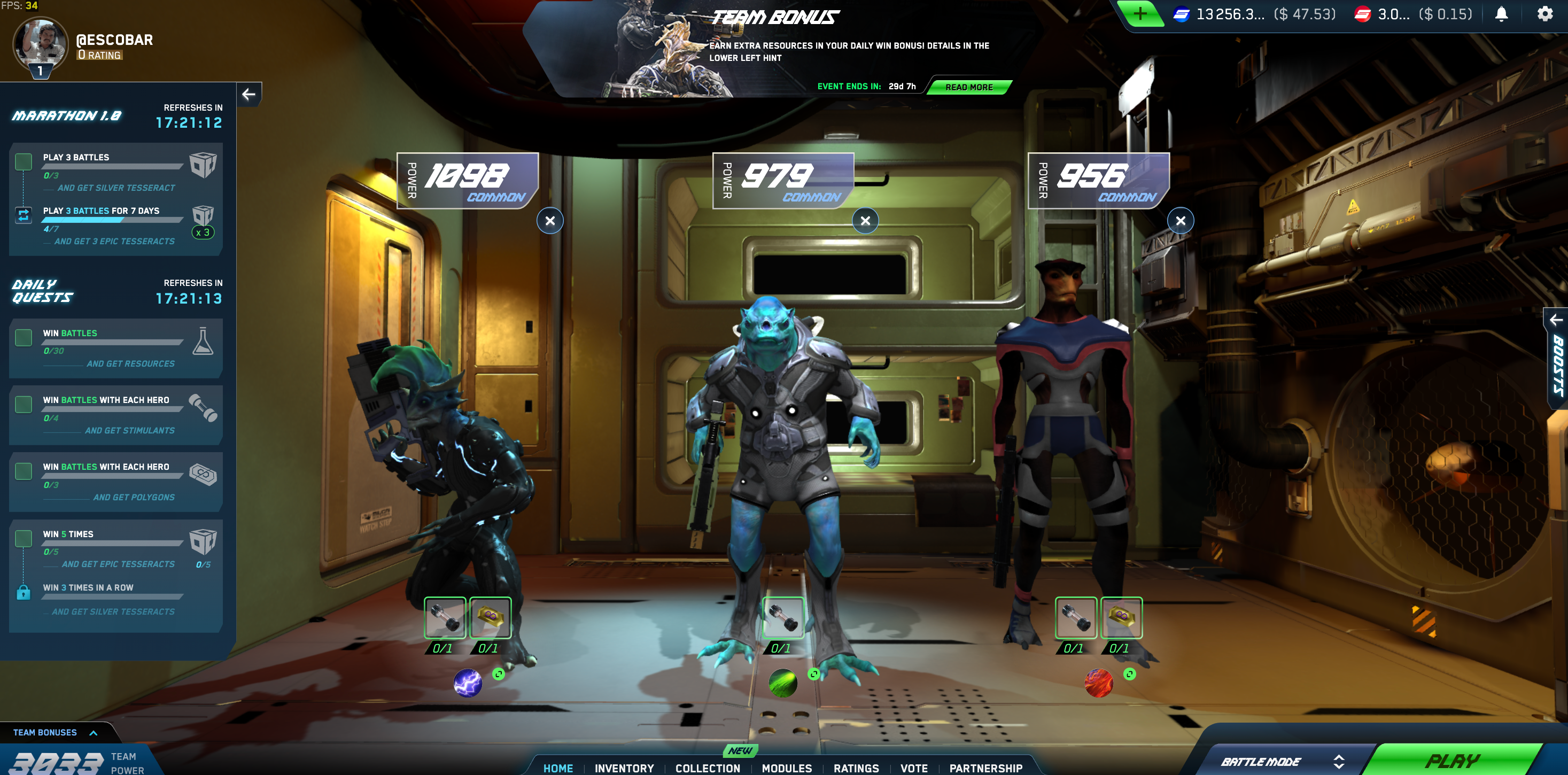Open the @ESCOBAR profile avatar
Image resolution: width=1568 pixels, height=775 pixels.
click(x=40, y=44)
